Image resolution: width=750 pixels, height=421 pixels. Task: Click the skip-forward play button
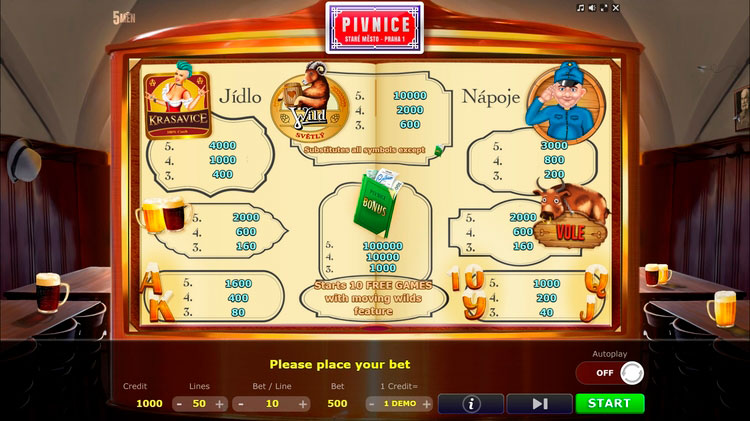539,403
